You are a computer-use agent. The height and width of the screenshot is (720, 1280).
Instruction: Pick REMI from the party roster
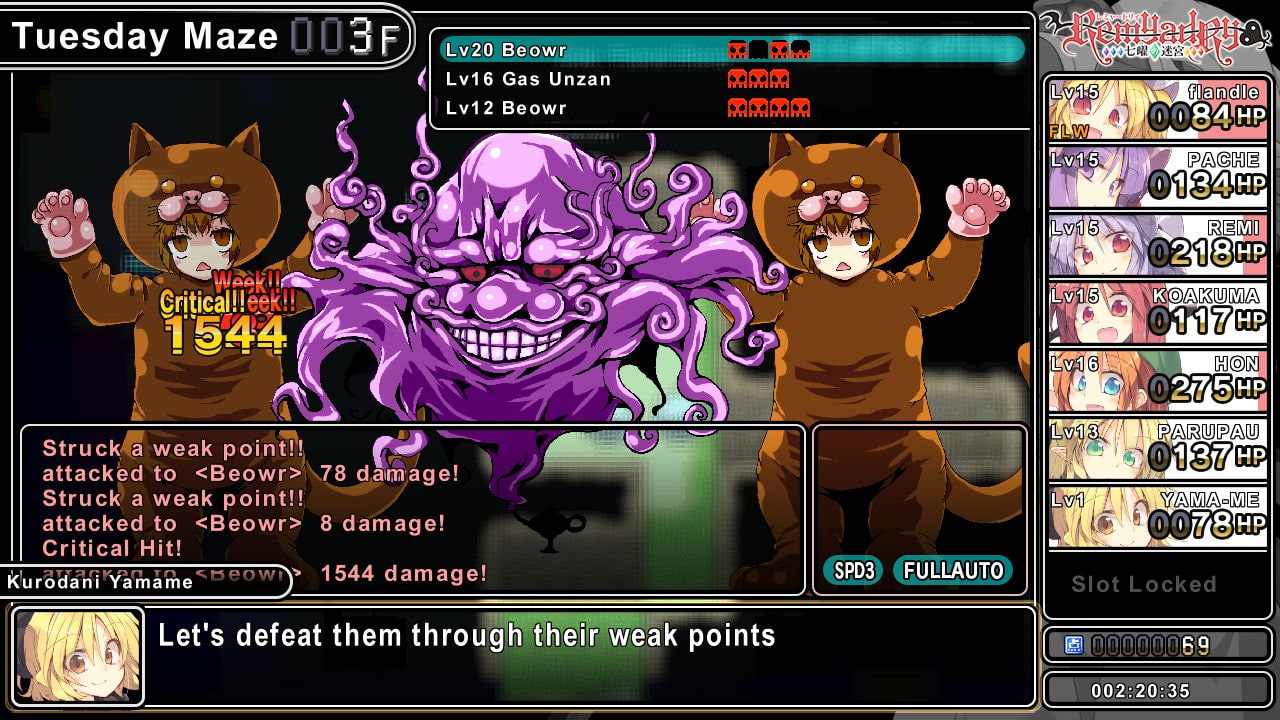pyautogui.click(x=1157, y=245)
